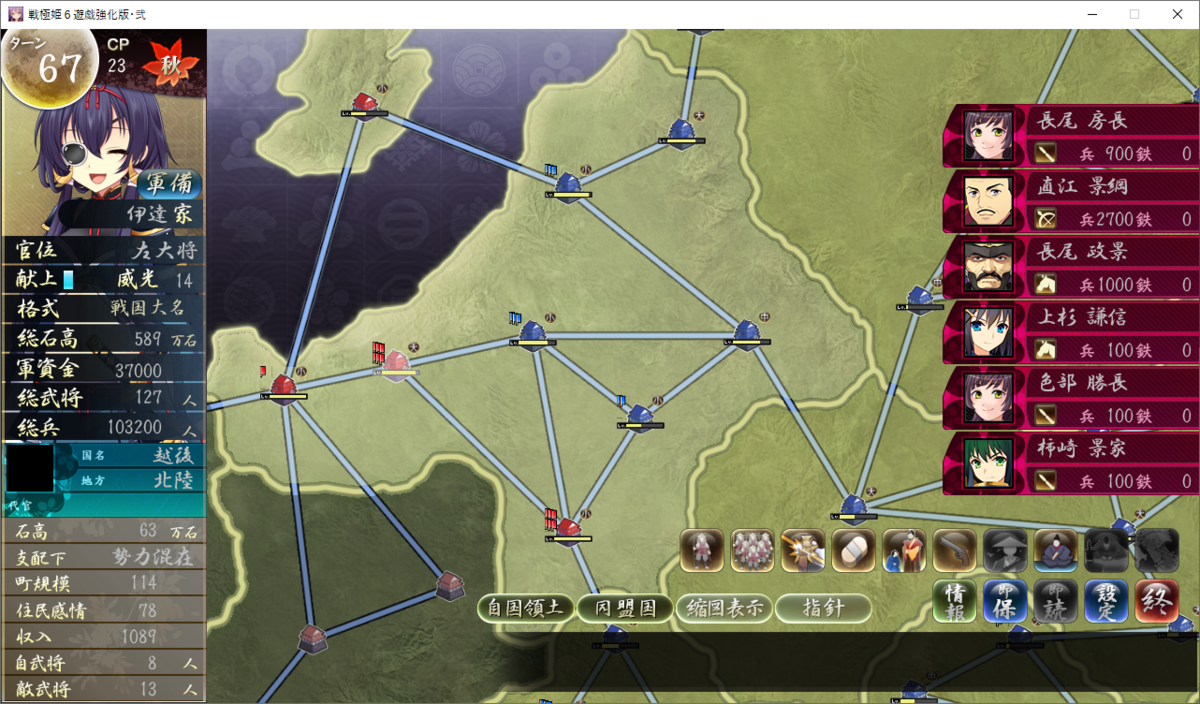1200x704 pixels.
Task: Select general 色部 勝長
Action: [1071, 399]
